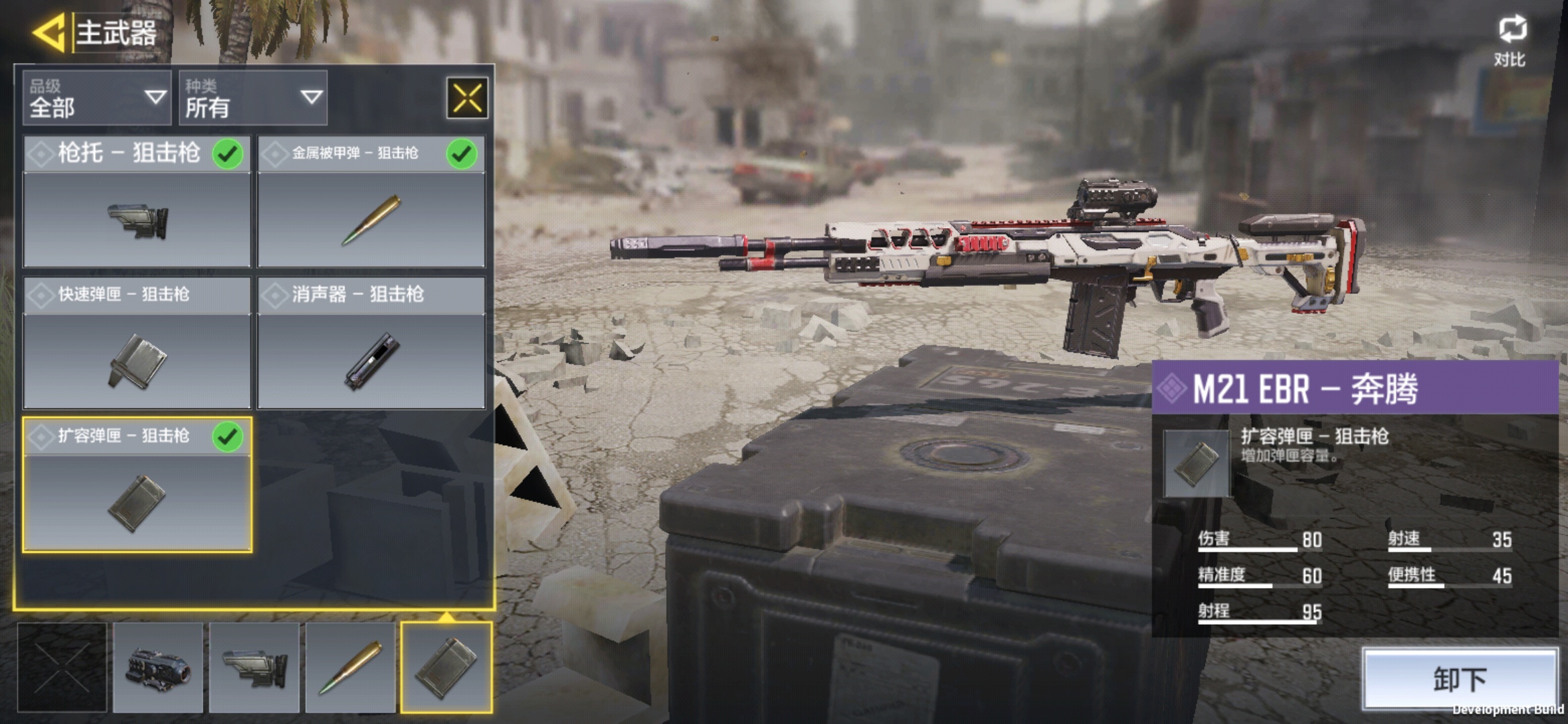Screen dimensions: 1568x724
Task: Open the 种类 type filter dropdown
Action: pyautogui.click(x=253, y=98)
